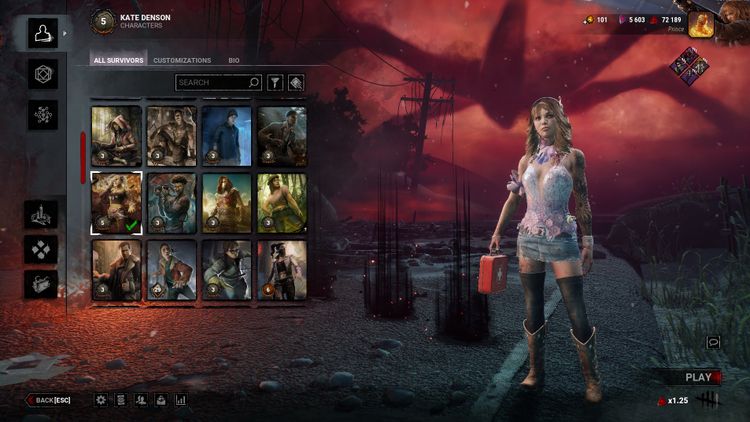The height and width of the screenshot is (422, 750).
Task: Open the loadout cube sidebar icon
Action: (x=43, y=73)
